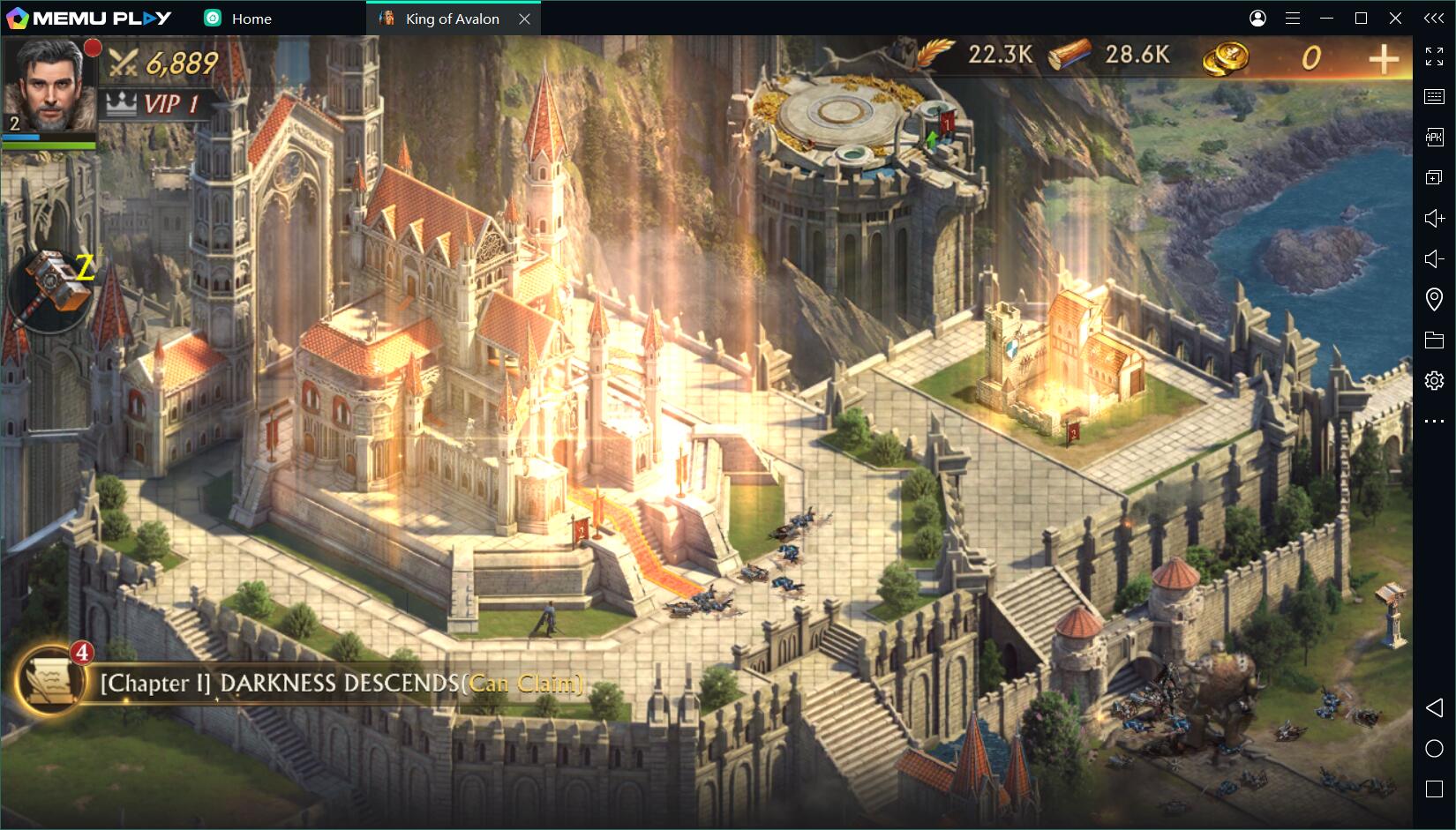
Task: Open the power rating swords display
Action: 162,63
